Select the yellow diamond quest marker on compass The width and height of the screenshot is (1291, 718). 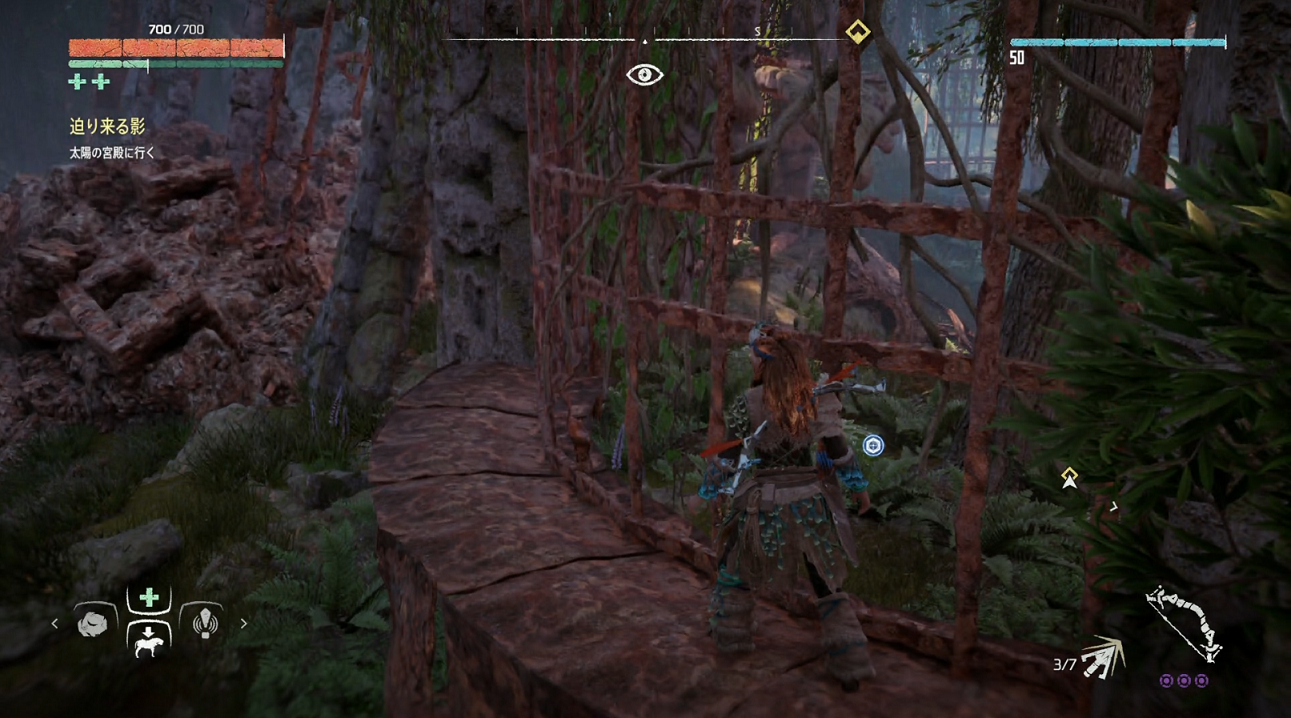(857, 32)
